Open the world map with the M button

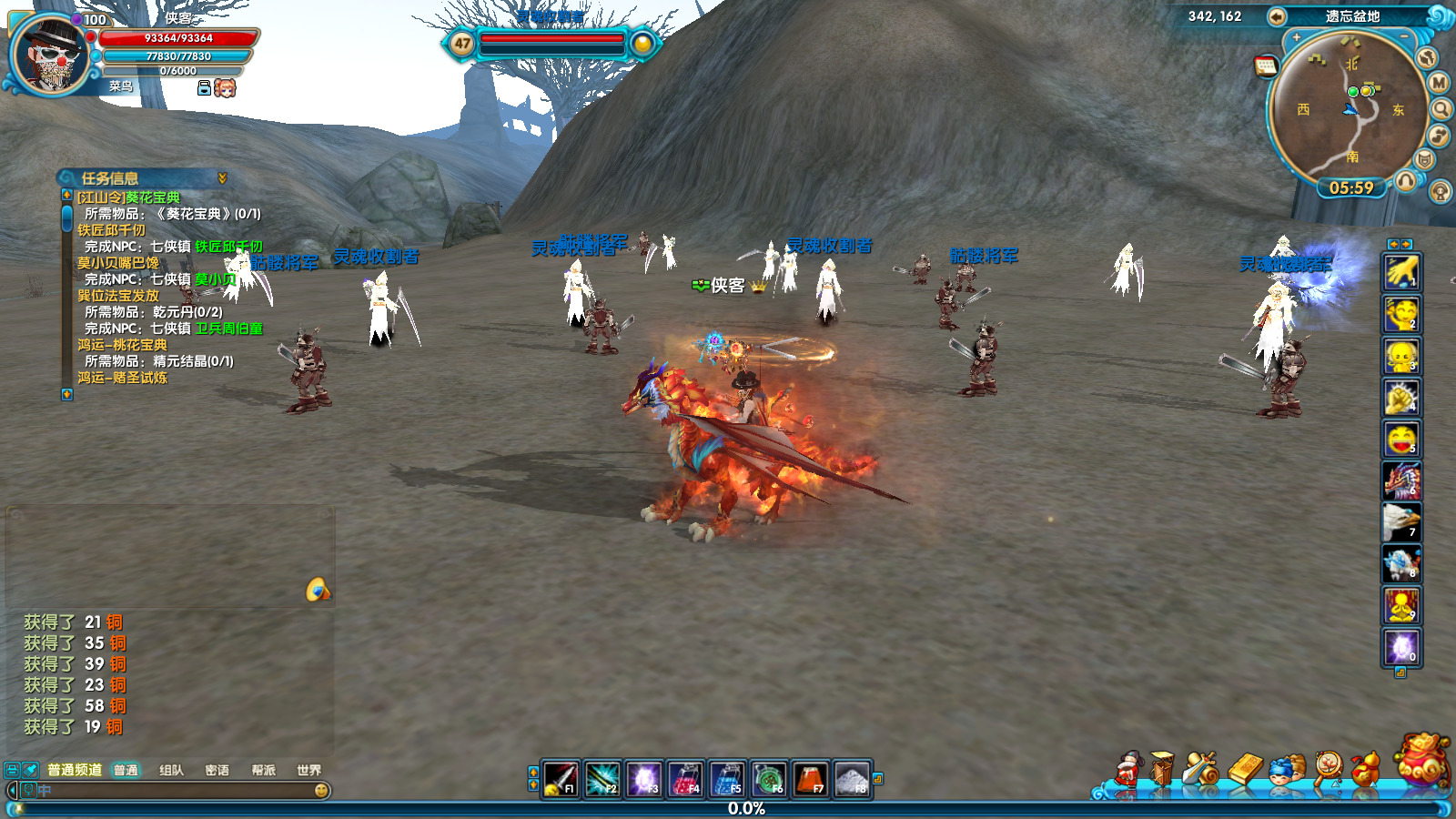pyautogui.click(x=1439, y=83)
